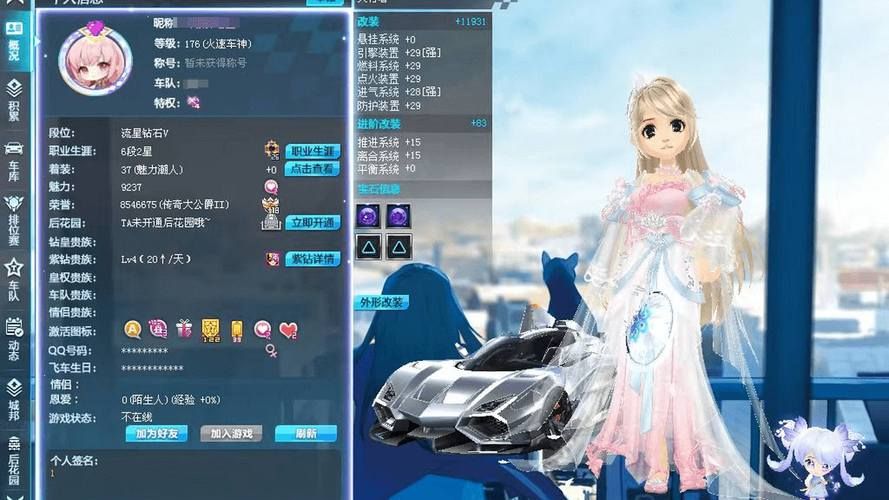
Task: Switch to the 动态 activity tab
Action: point(14,338)
